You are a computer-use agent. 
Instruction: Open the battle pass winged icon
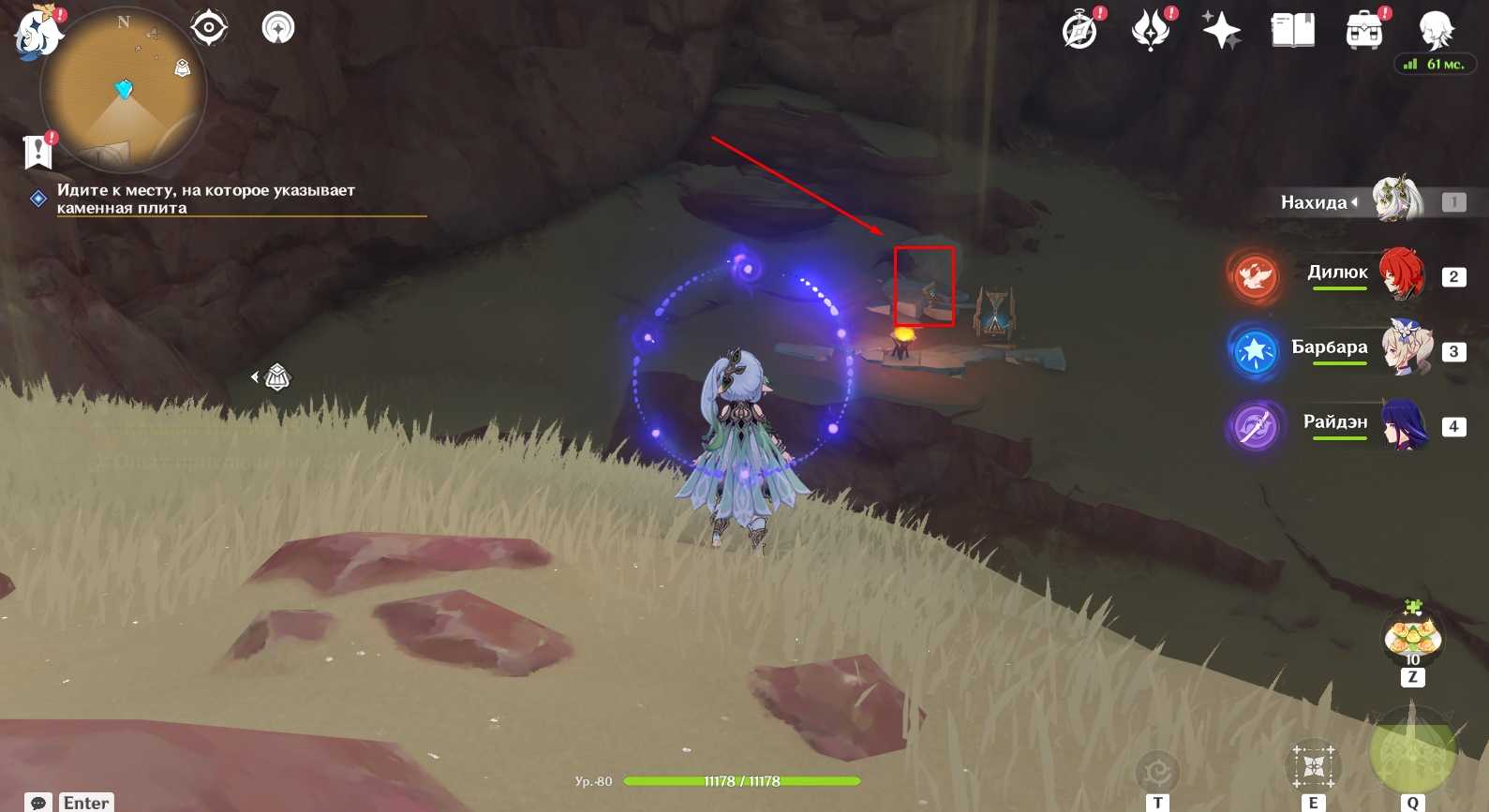(1151, 30)
